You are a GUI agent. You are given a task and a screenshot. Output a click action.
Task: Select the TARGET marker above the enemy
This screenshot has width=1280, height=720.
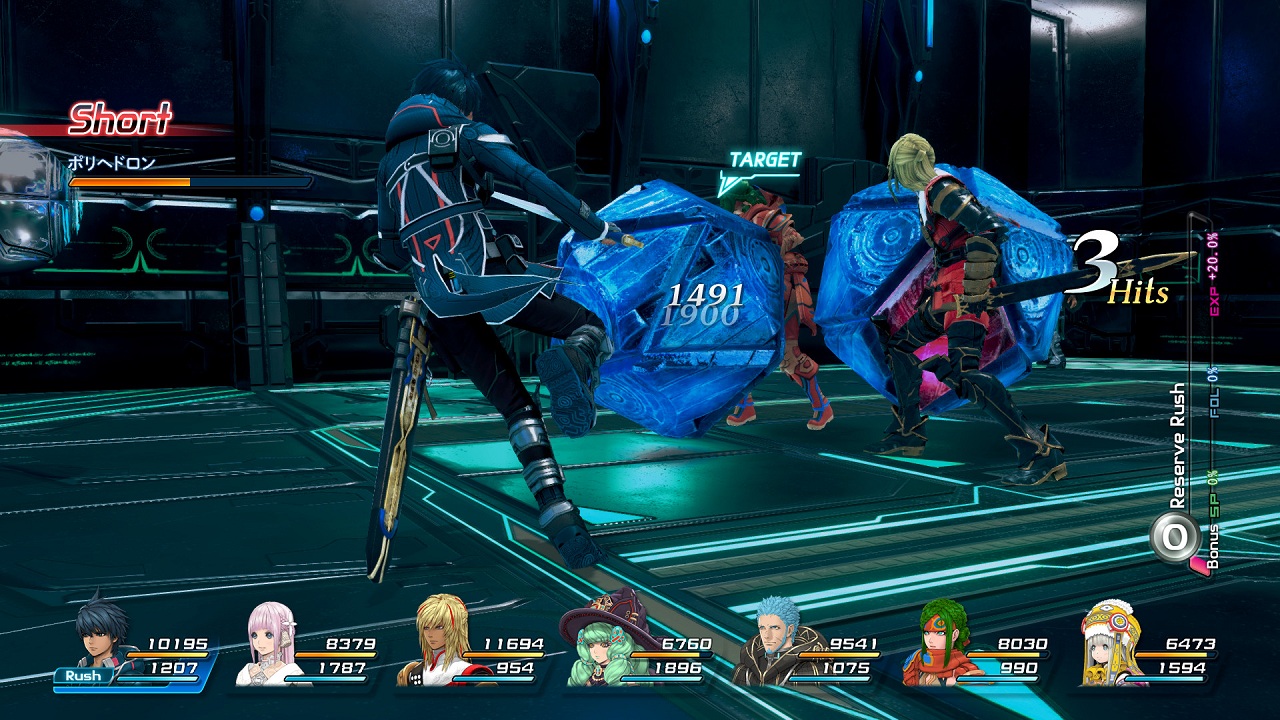[764, 160]
